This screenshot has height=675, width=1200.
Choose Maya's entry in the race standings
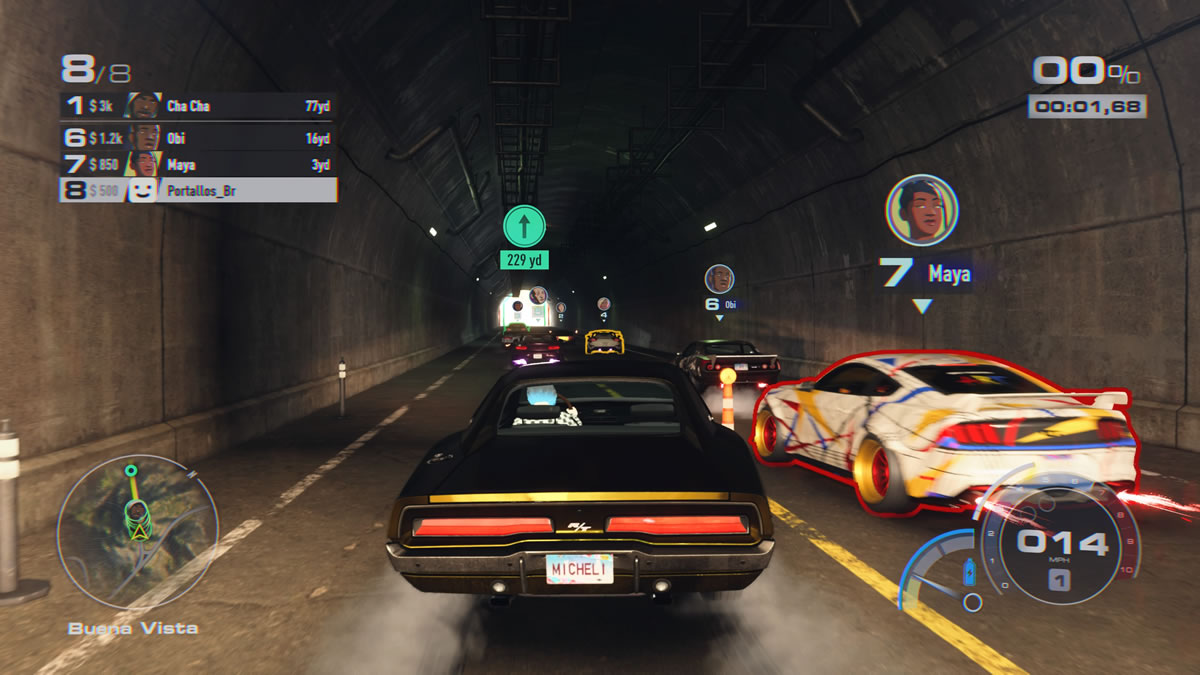pyautogui.click(x=198, y=164)
